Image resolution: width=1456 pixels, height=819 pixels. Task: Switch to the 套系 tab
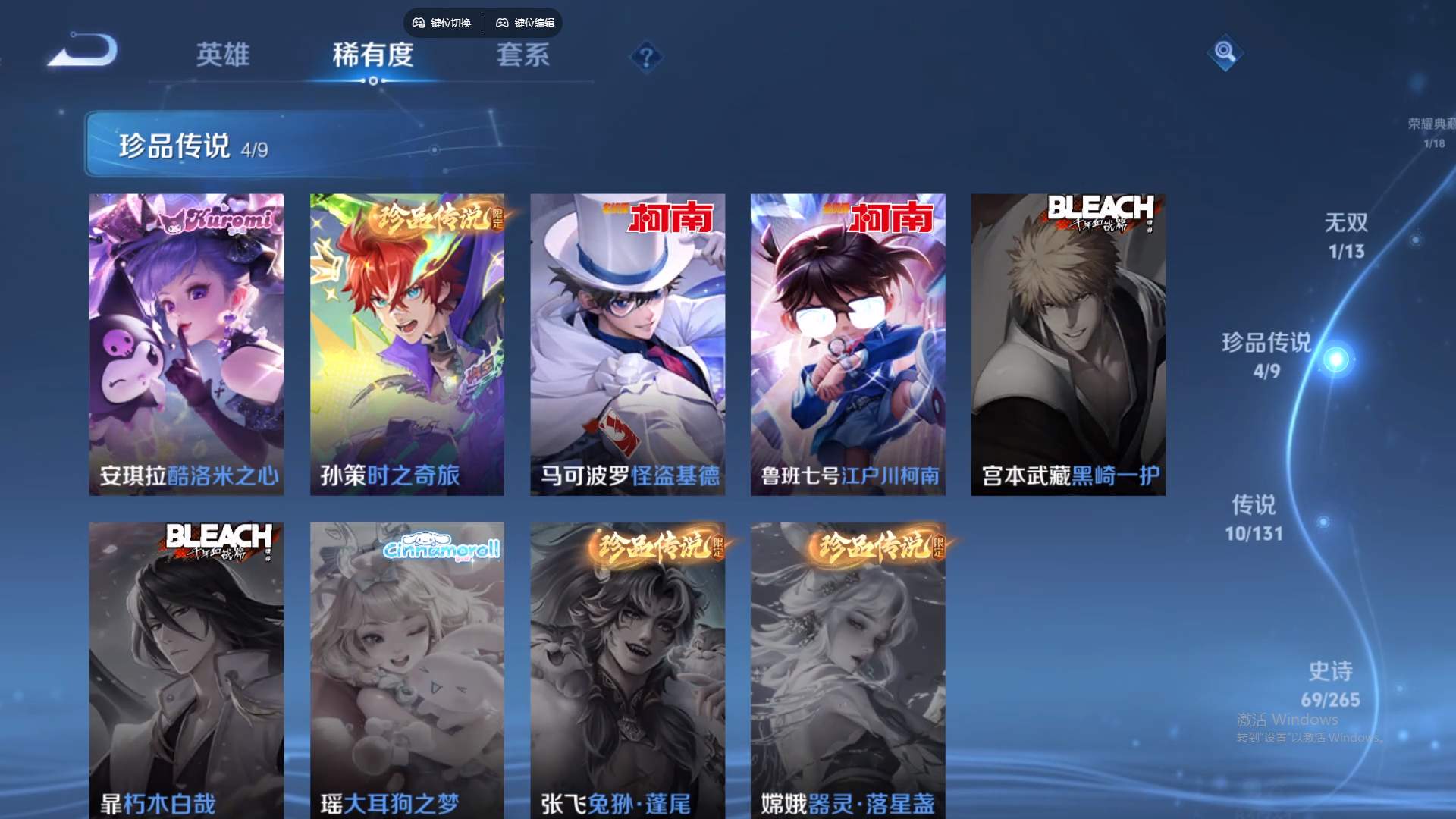[523, 56]
